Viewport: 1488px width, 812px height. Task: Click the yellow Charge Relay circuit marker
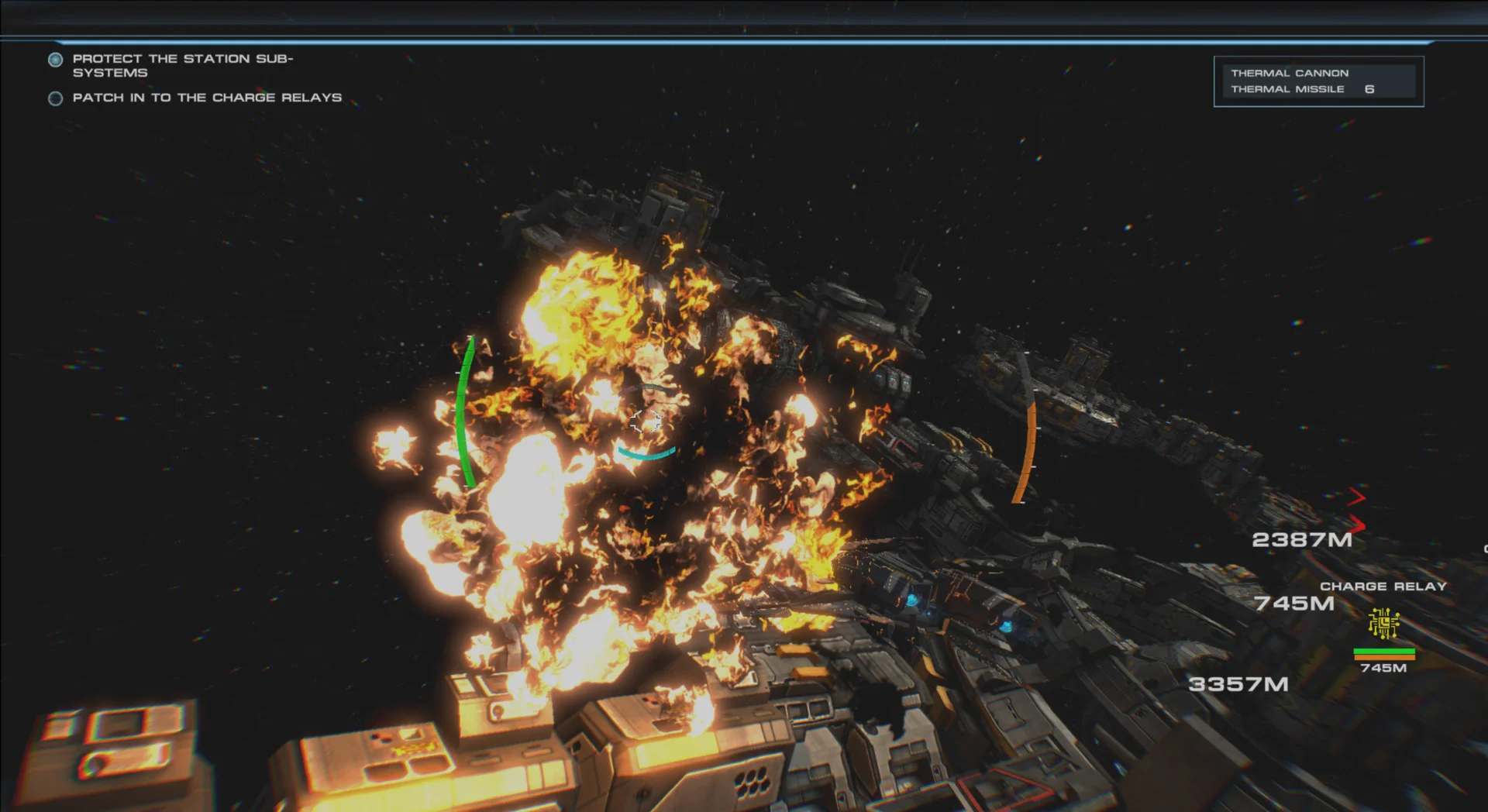coord(1383,624)
